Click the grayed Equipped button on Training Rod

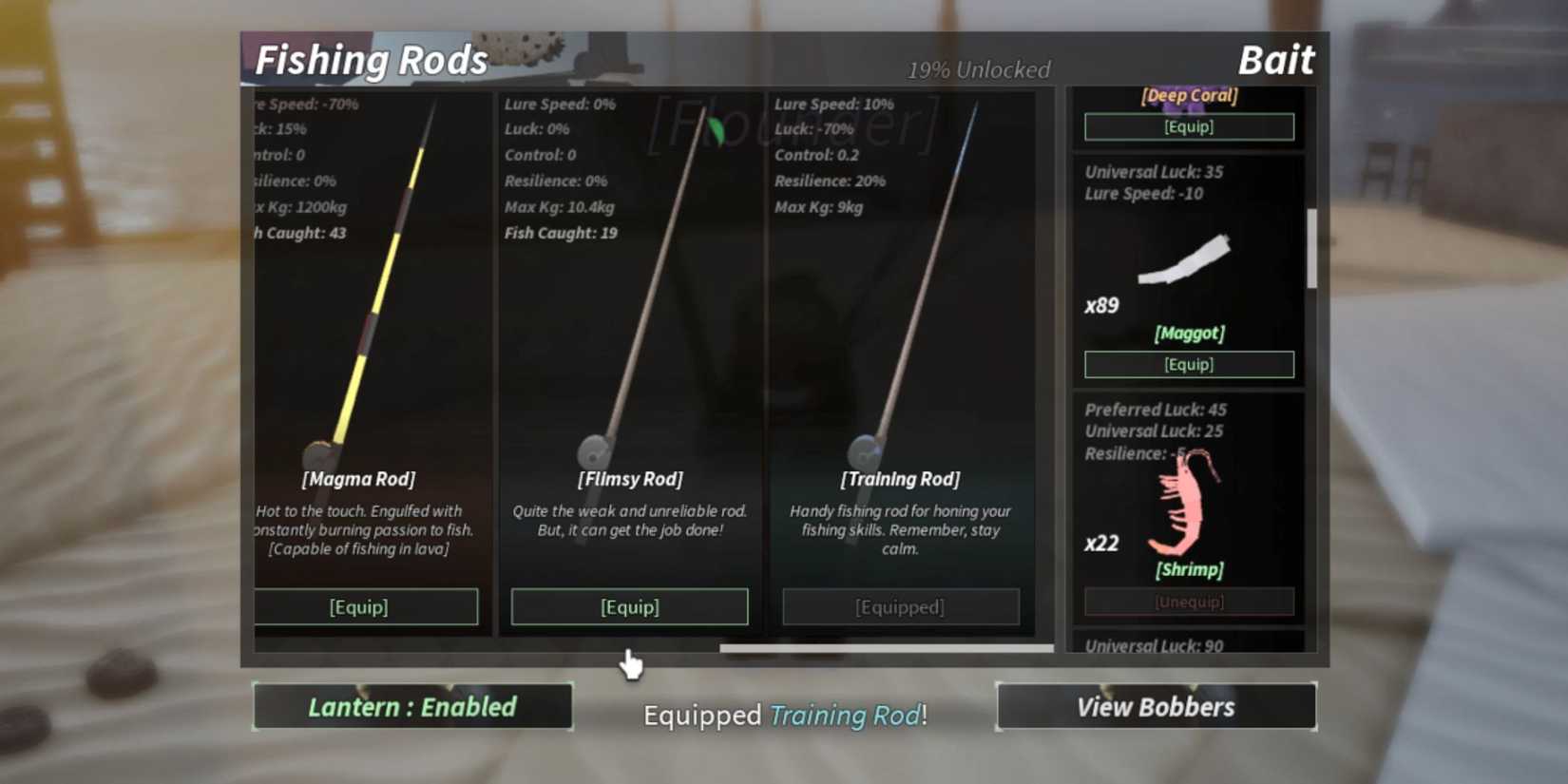click(900, 606)
